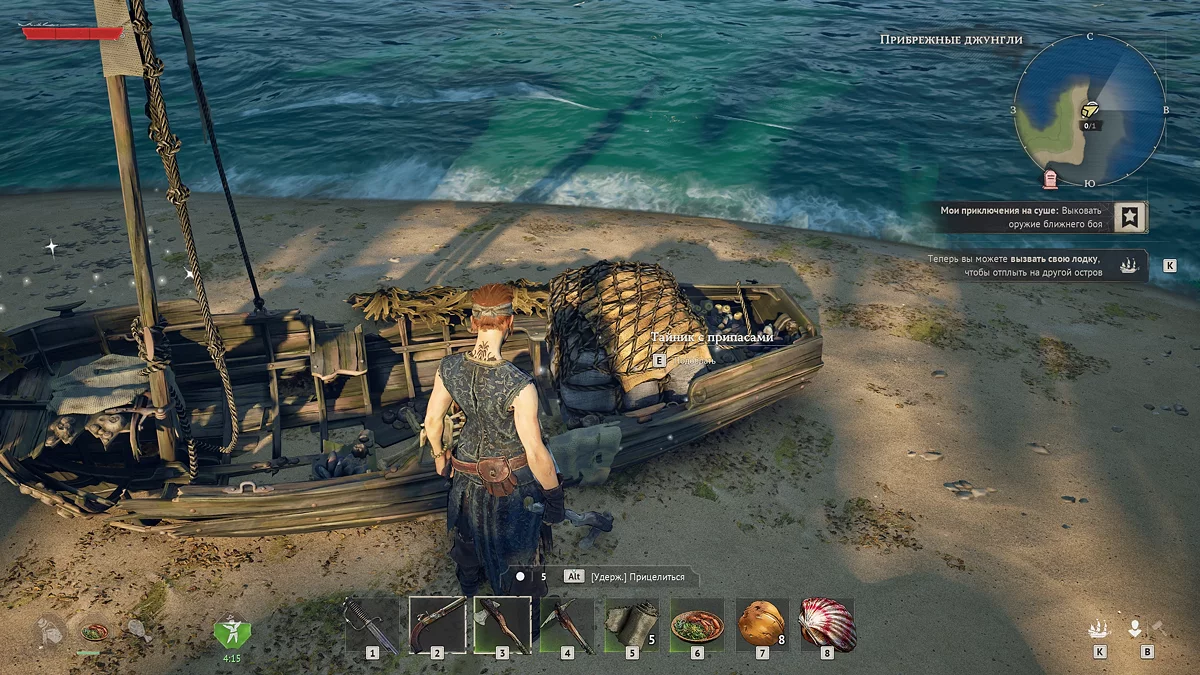Click the yellow supply cache marker on minimap

[1091, 109]
